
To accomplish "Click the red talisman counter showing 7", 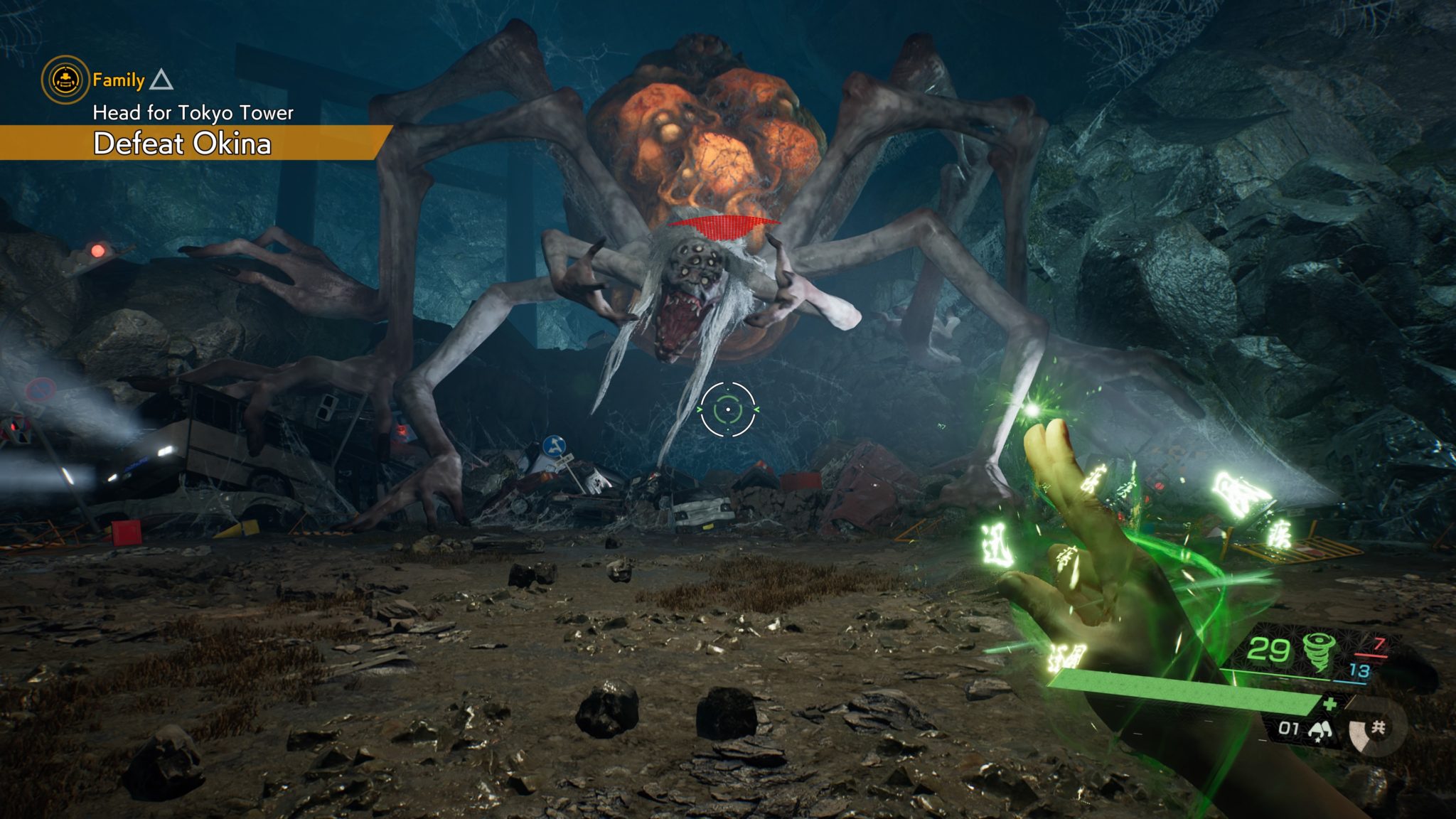I will tap(1379, 646).
